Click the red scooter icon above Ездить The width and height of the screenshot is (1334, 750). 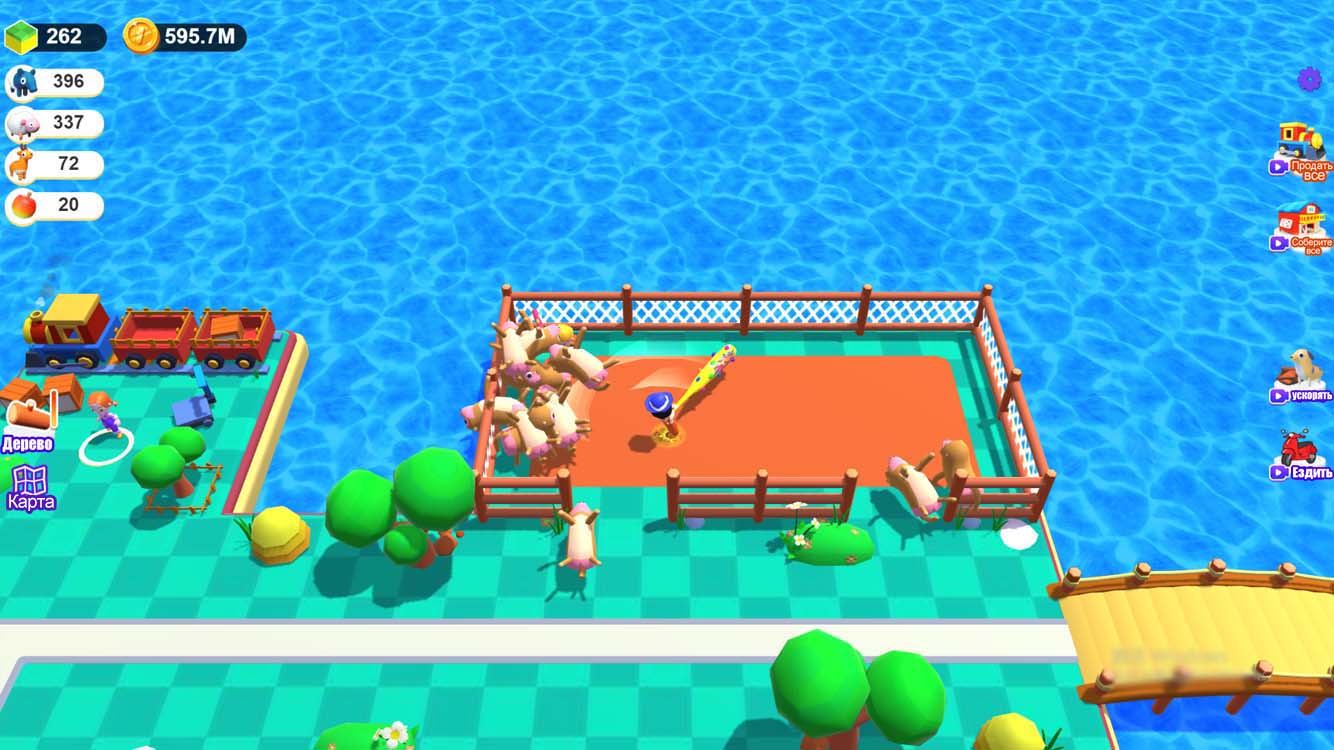click(1299, 445)
